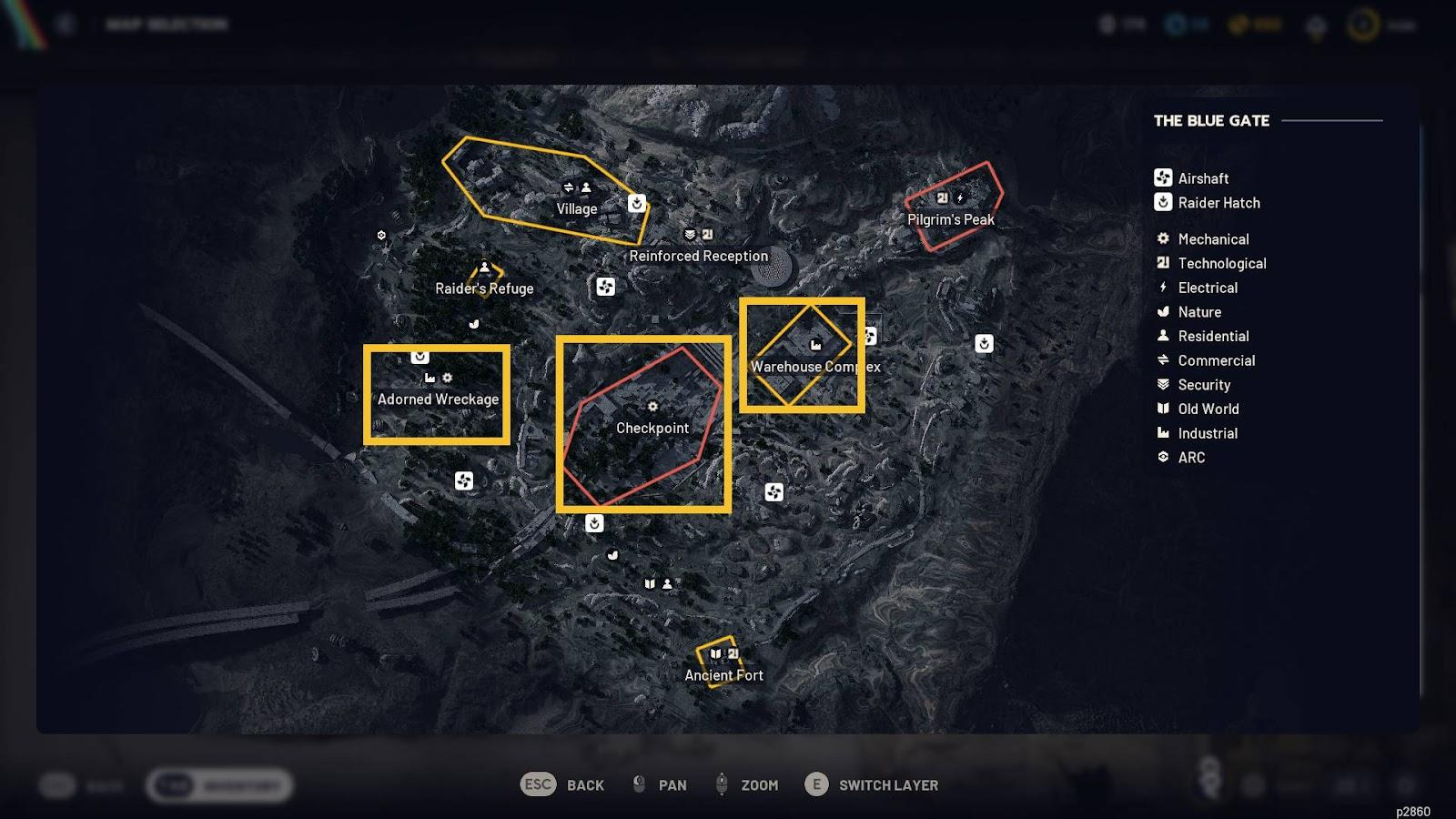Select Raider Hatch in the legend

pos(1218,203)
